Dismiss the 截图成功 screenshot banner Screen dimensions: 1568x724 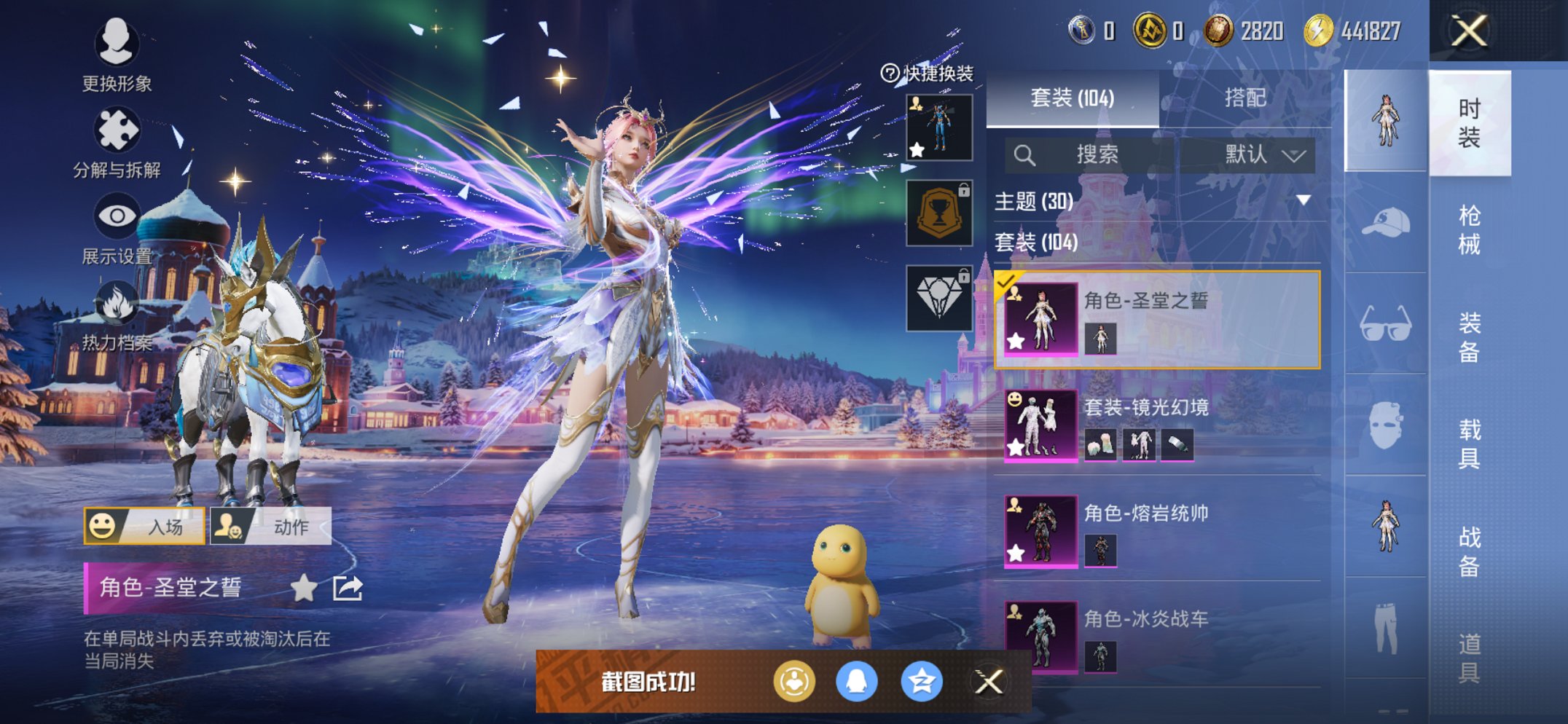click(989, 682)
